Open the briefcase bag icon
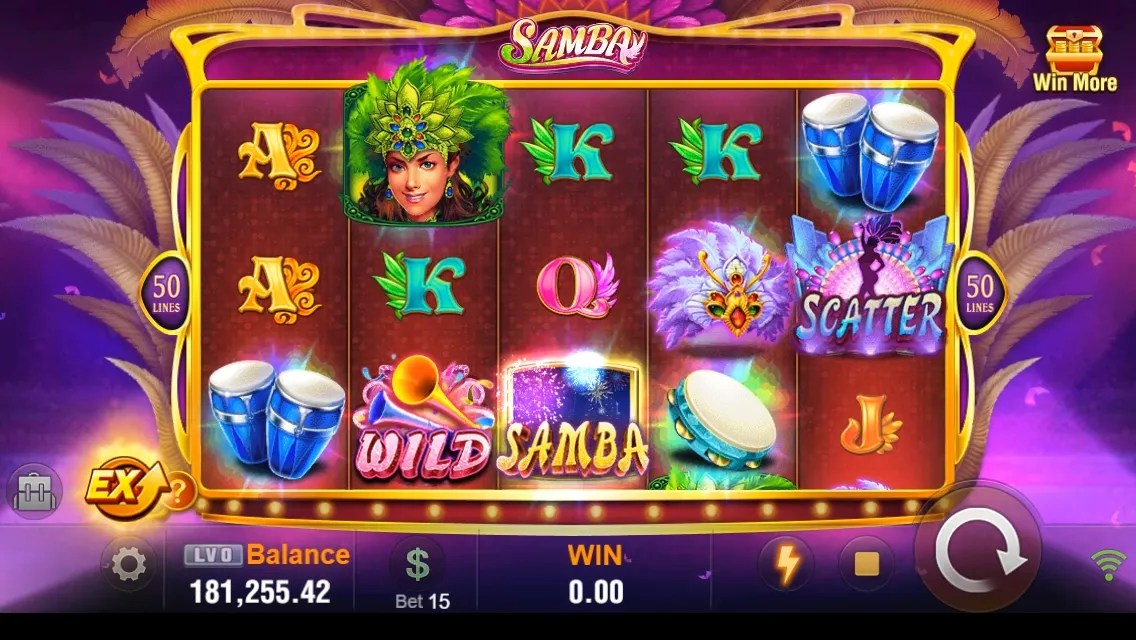Image resolution: width=1136 pixels, height=640 pixels. point(35,492)
